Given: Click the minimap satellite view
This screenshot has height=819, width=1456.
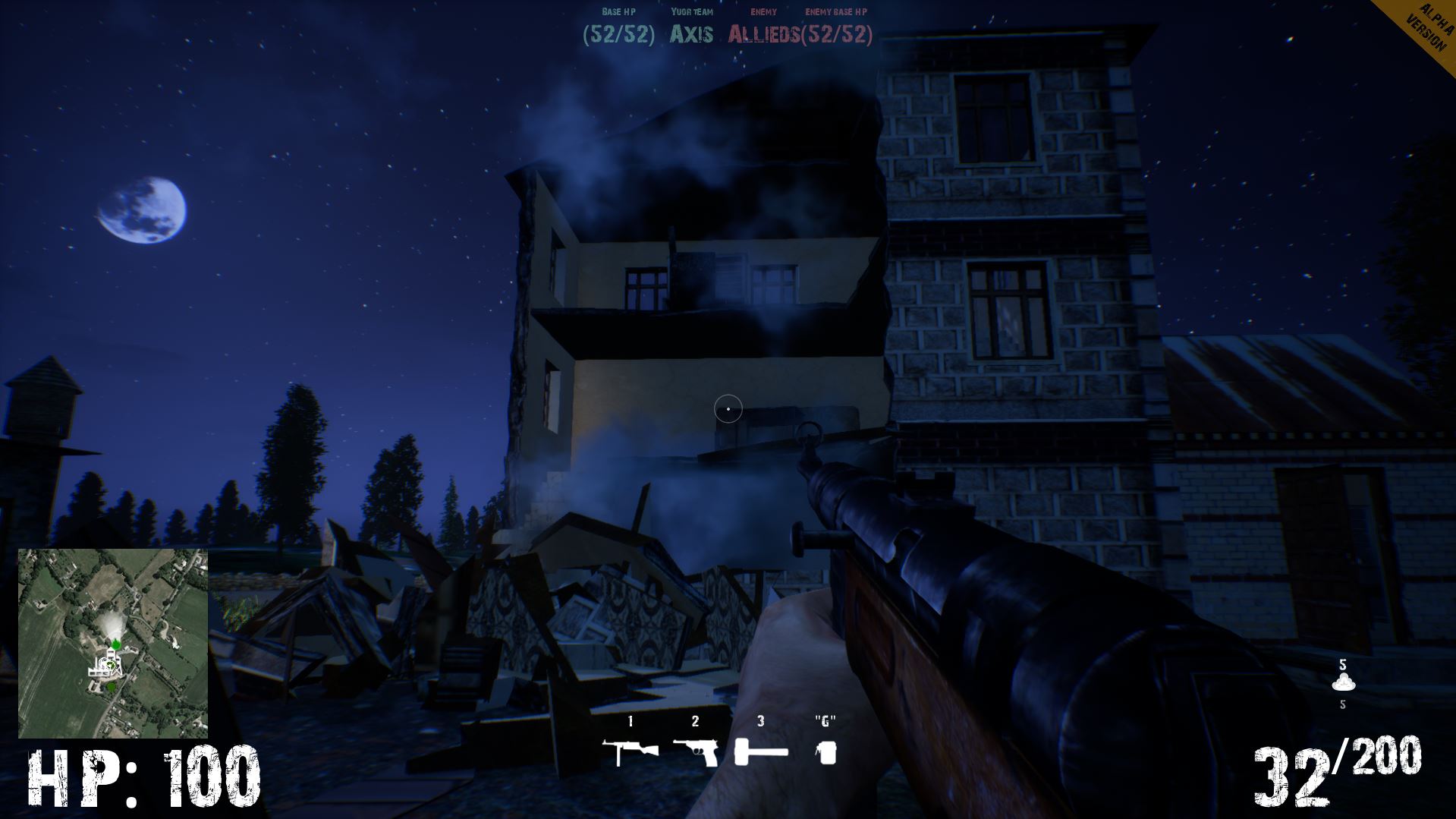Looking at the screenshot, I should [x=113, y=643].
